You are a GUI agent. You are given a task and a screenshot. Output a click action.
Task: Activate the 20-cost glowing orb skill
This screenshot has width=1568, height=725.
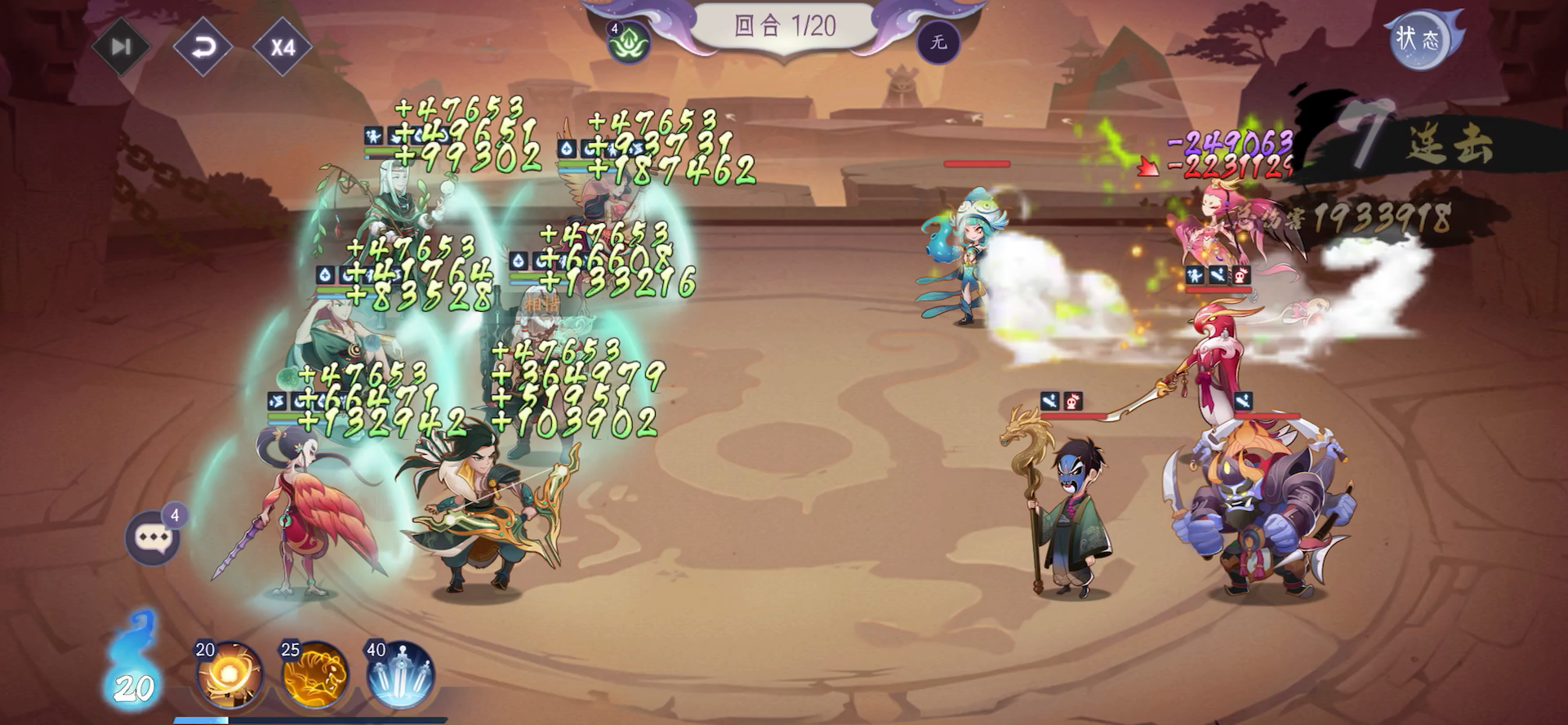click(231, 676)
